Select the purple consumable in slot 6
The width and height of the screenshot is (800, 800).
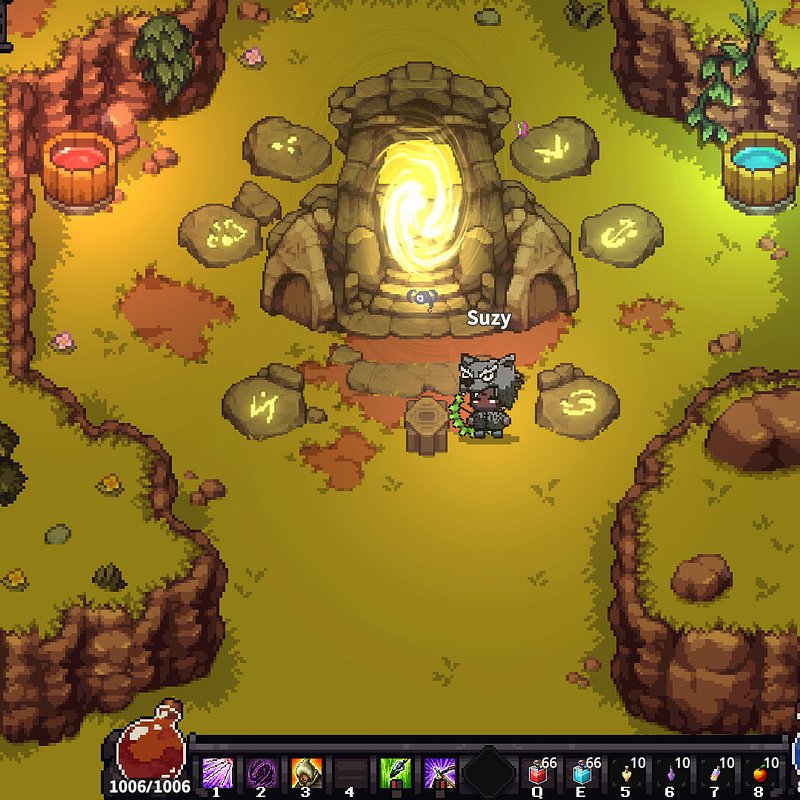coord(670,774)
